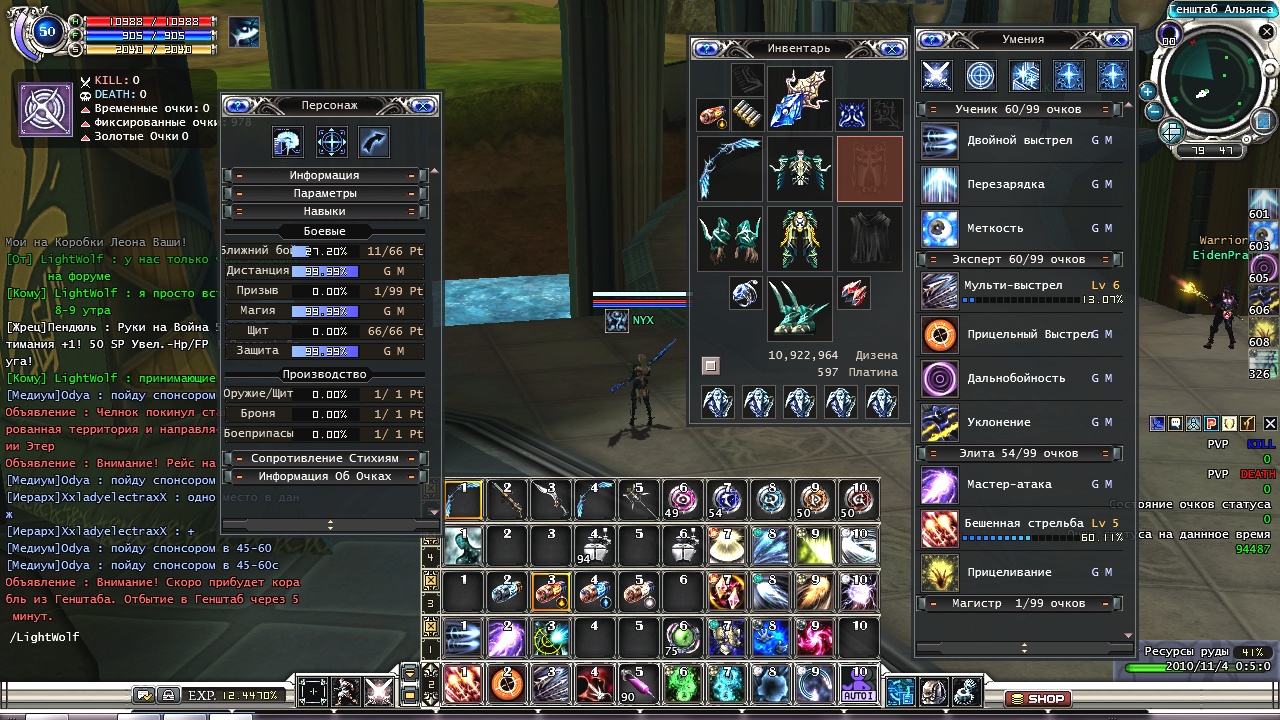Select the equipped bow weapon slot
The image size is (1280, 720).
pos(730,168)
